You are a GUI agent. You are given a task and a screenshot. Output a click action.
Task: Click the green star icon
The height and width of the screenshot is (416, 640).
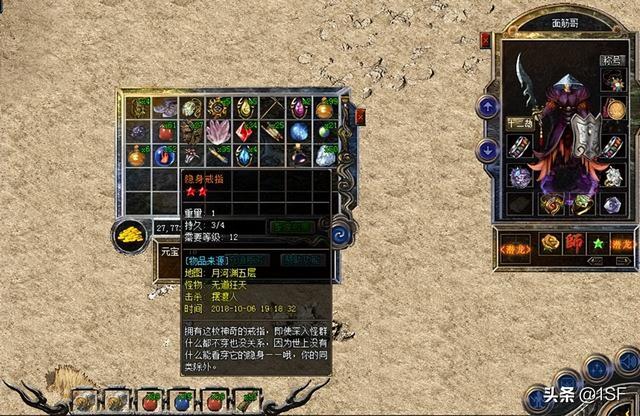[x=598, y=243]
